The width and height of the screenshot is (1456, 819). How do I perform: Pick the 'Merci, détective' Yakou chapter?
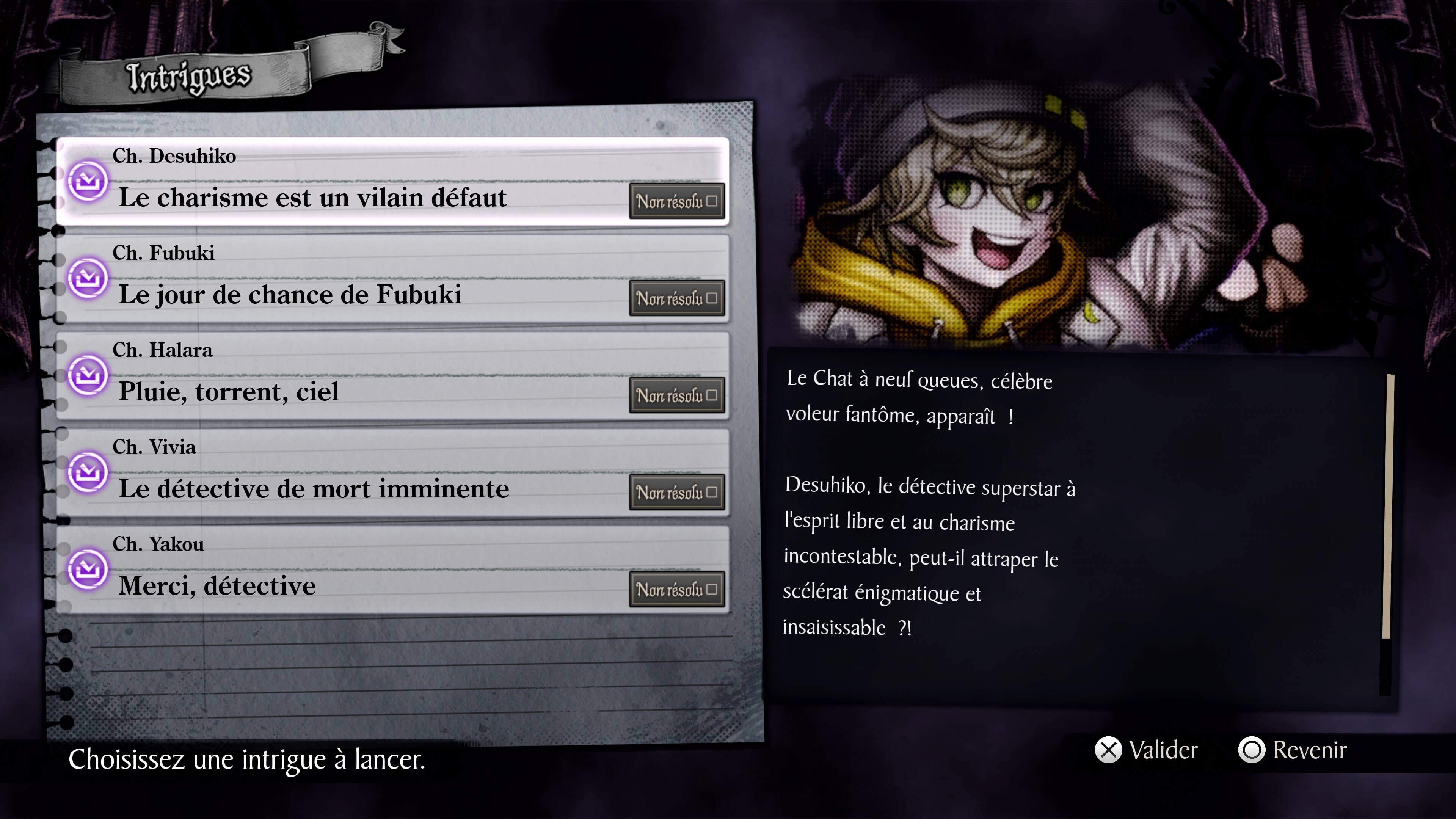[x=392, y=570]
